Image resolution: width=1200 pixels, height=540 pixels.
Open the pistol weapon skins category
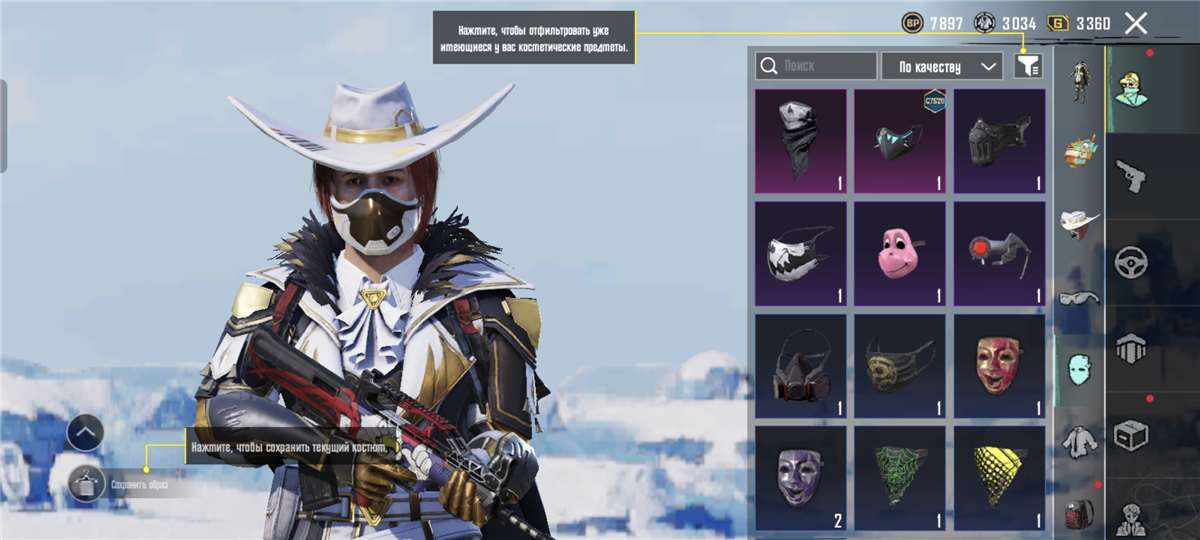(1131, 175)
